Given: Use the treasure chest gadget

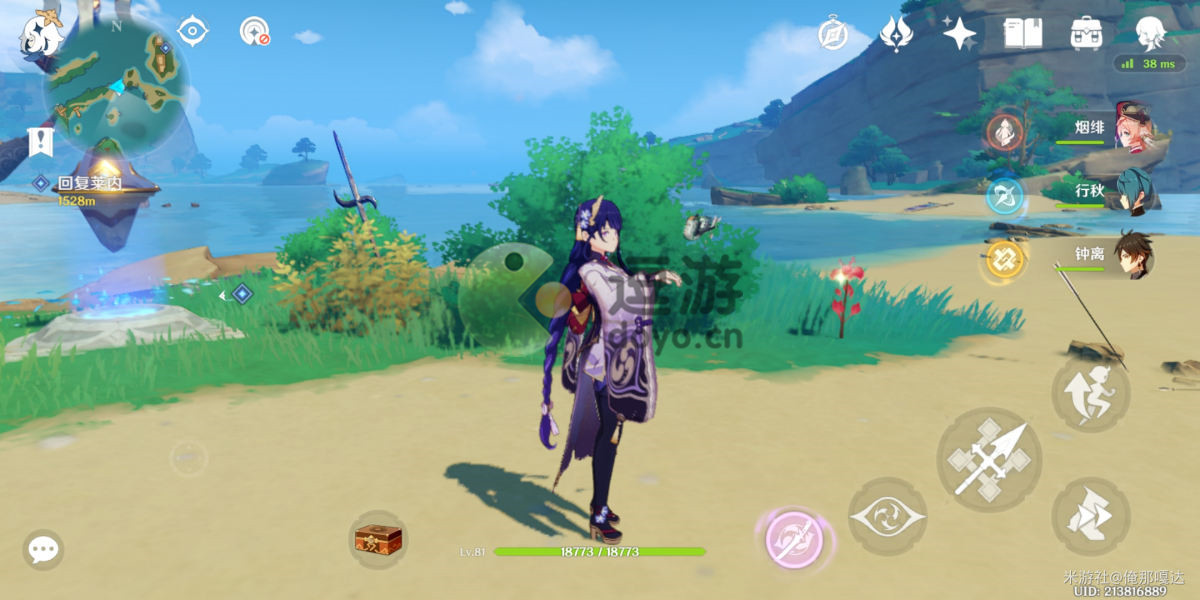Looking at the screenshot, I should (378, 540).
